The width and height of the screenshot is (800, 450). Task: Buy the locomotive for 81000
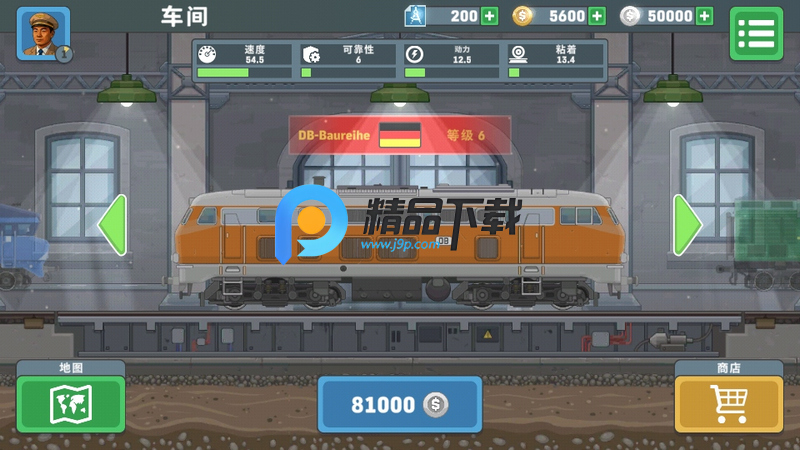399,404
